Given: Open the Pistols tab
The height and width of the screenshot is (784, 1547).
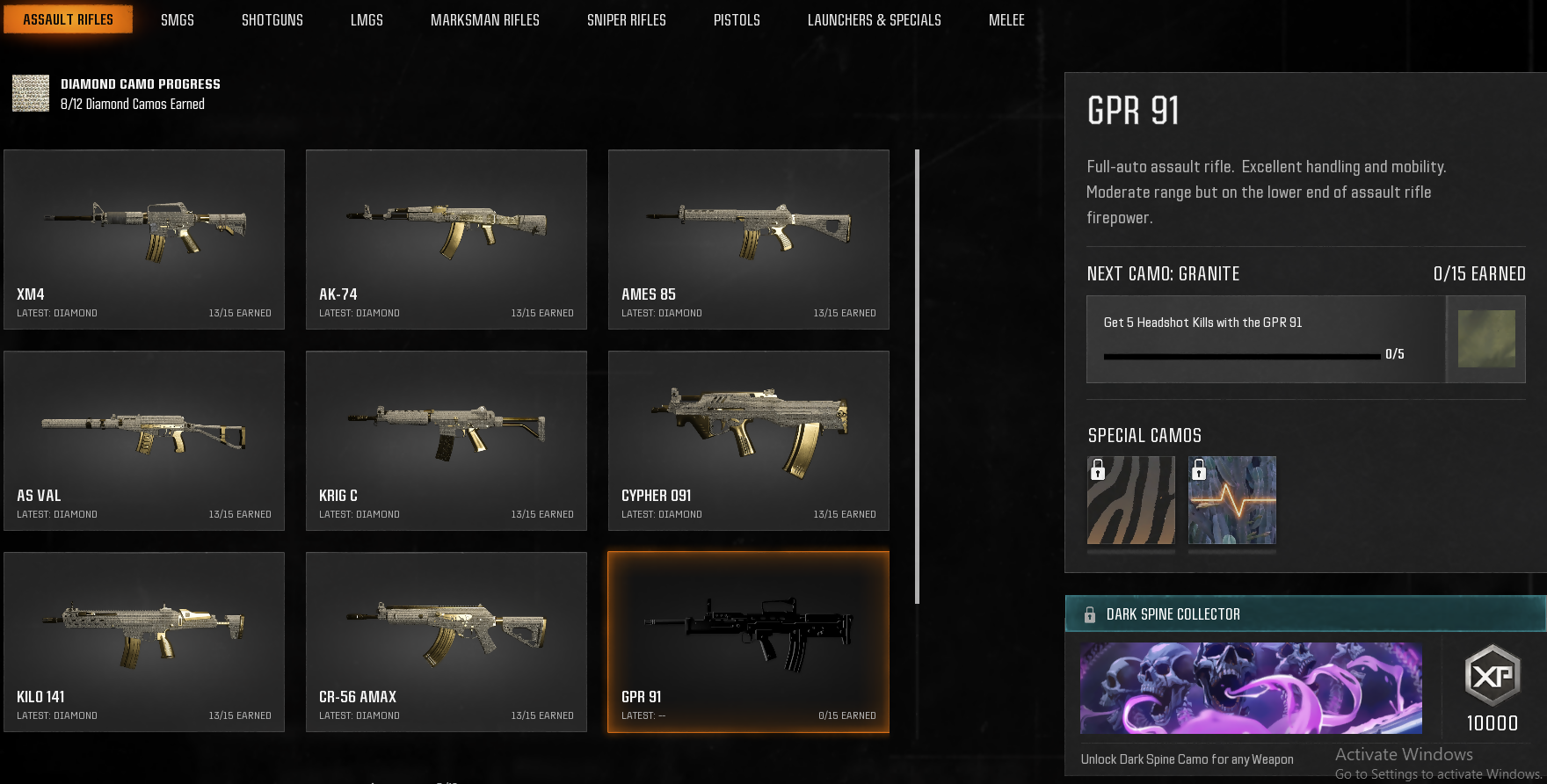Looking at the screenshot, I should click(x=737, y=19).
